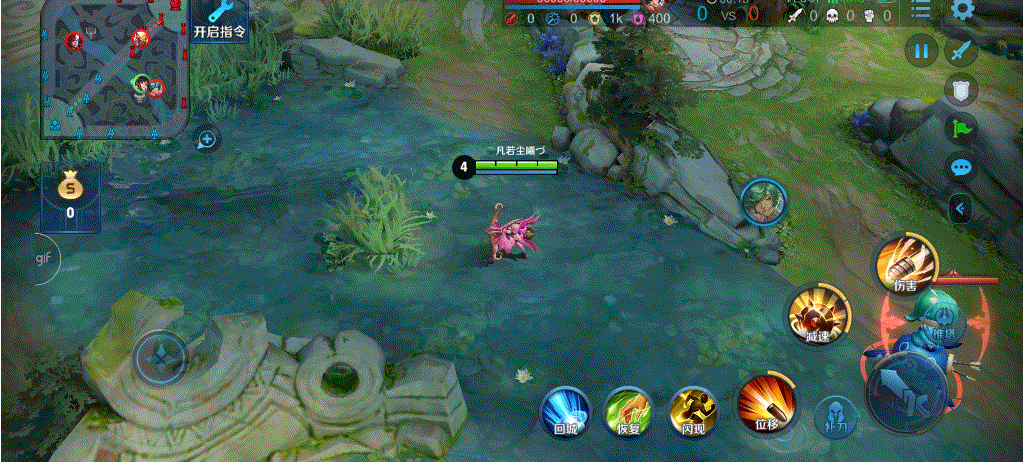1024x462 pixels.
Task: Open the minimap
Action: click(x=115, y=67)
